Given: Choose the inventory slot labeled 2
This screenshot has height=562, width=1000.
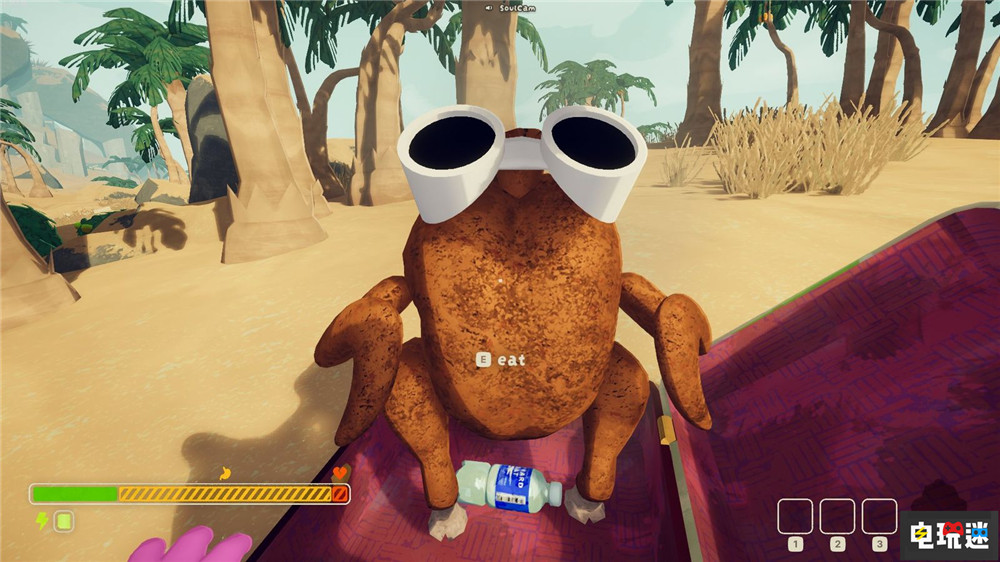Looking at the screenshot, I should pos(837,516).
